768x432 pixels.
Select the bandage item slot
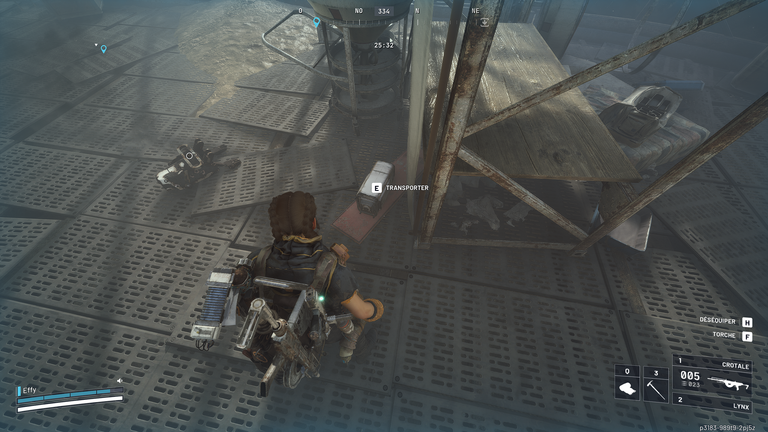coord(627,385)
